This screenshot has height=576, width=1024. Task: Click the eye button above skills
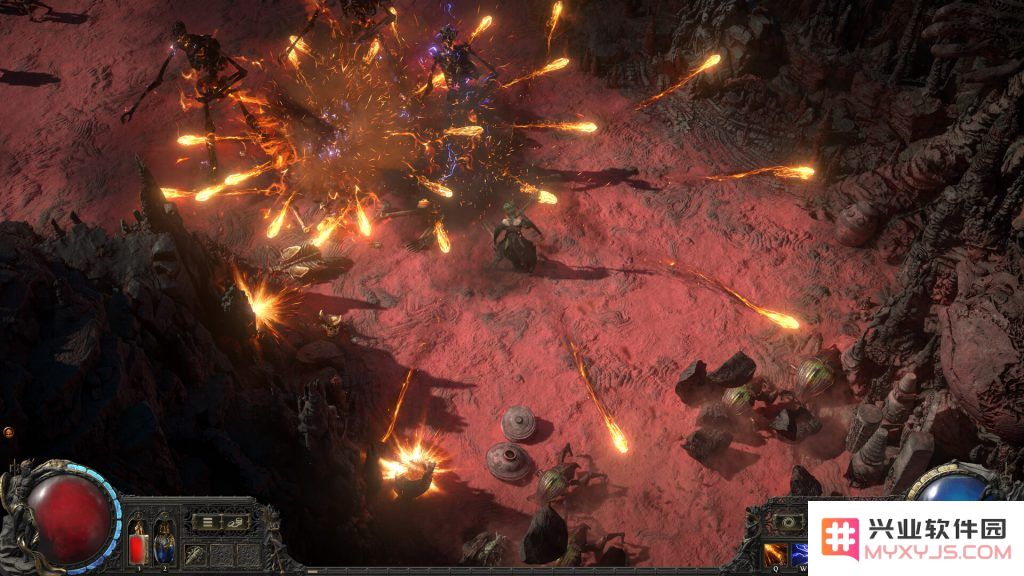click(787, 521)
